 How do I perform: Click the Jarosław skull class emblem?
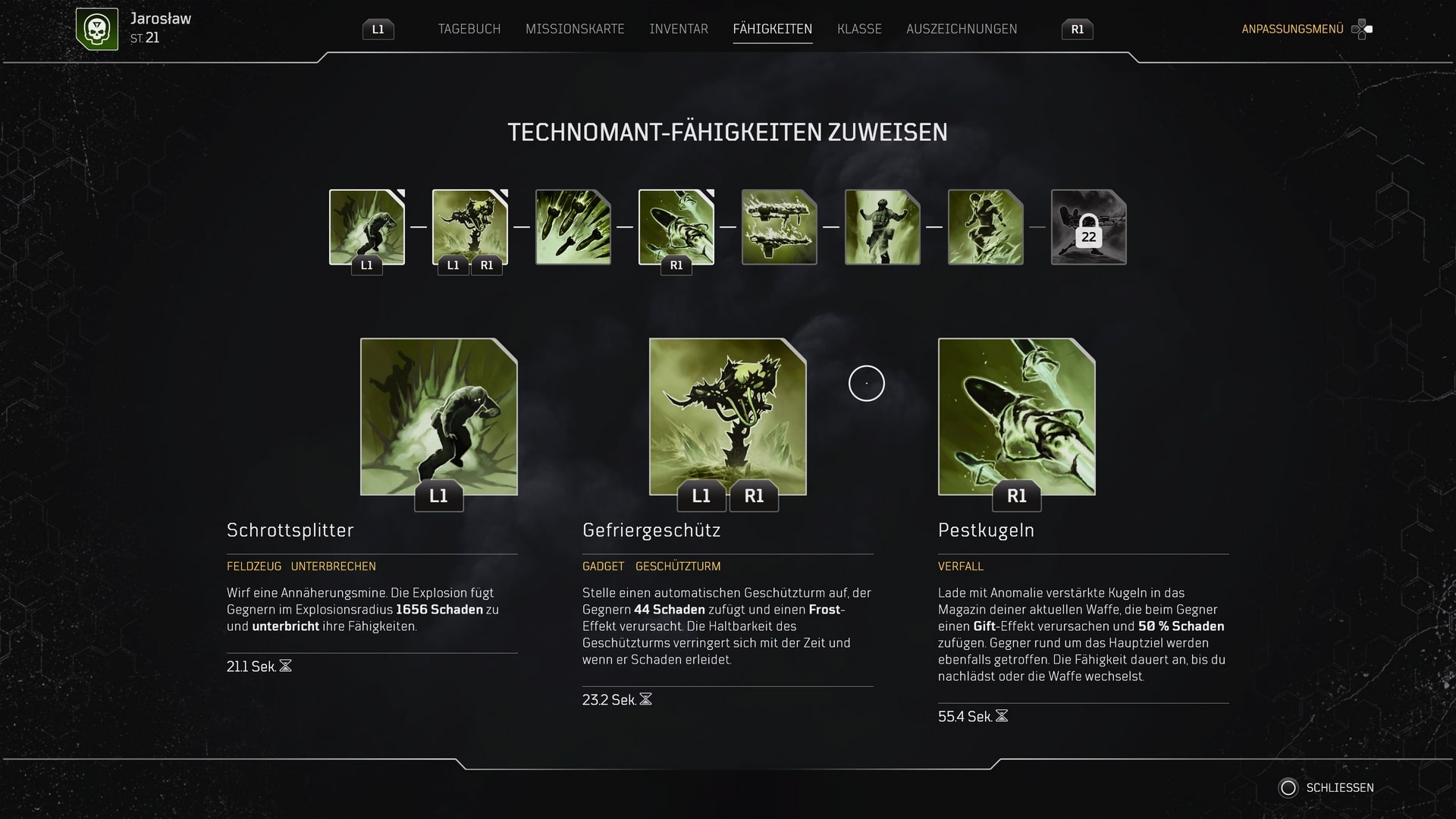coord(97,29)
